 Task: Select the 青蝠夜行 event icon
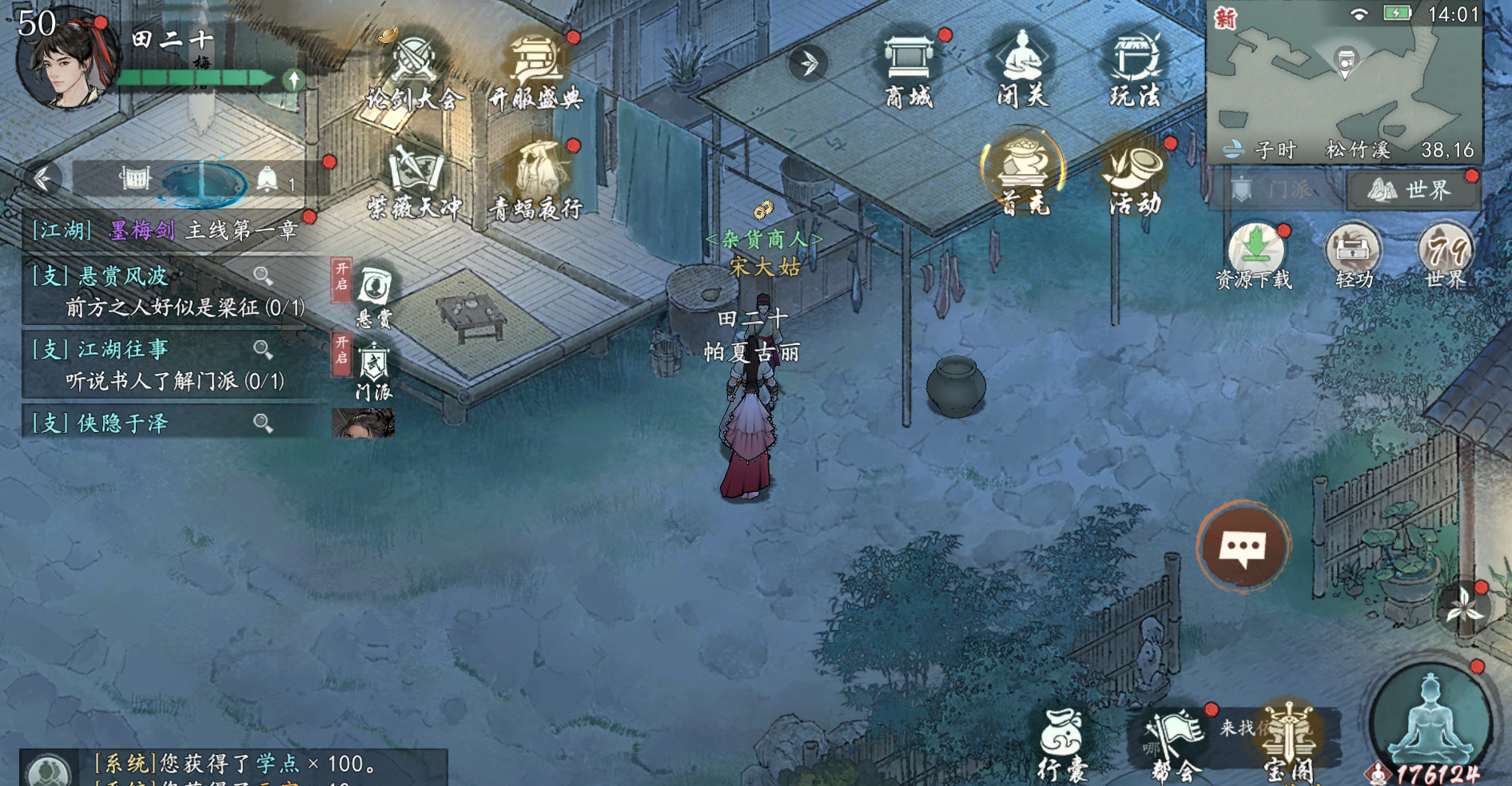click(x=535, y=181)
